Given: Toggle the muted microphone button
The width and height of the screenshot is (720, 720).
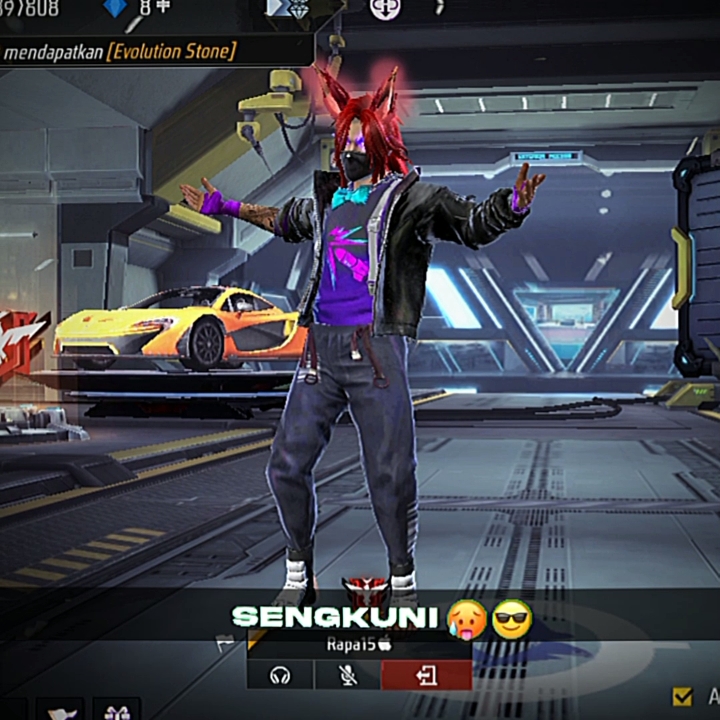Looking at the screenshot, I should [347, 676].
